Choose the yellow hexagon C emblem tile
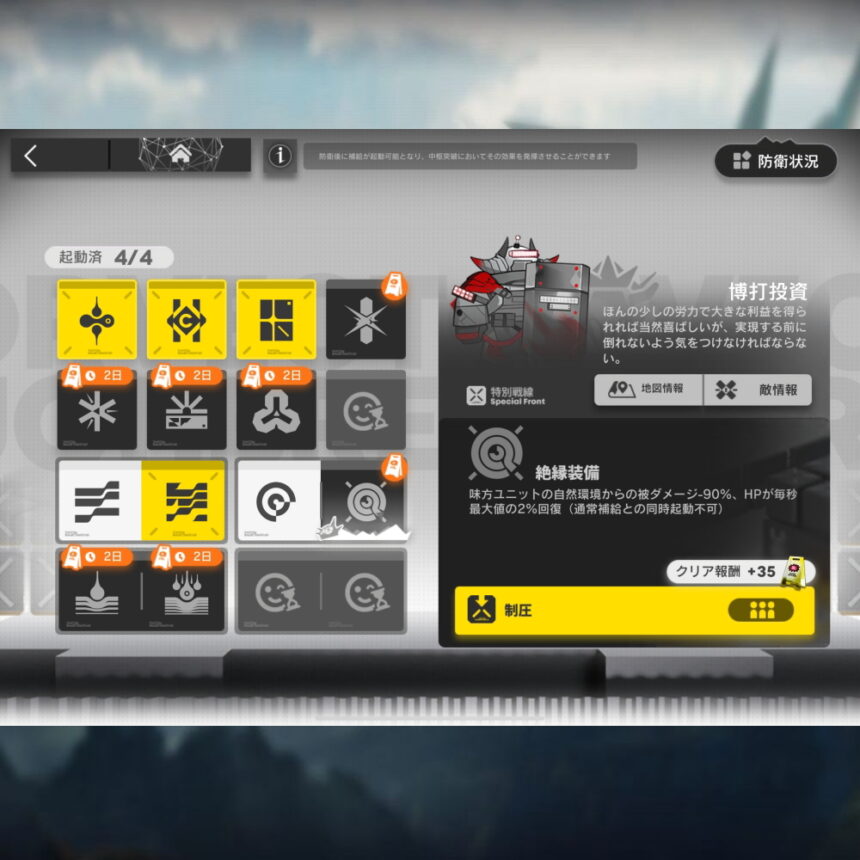 pyautogui.click(x=187, y=319)
